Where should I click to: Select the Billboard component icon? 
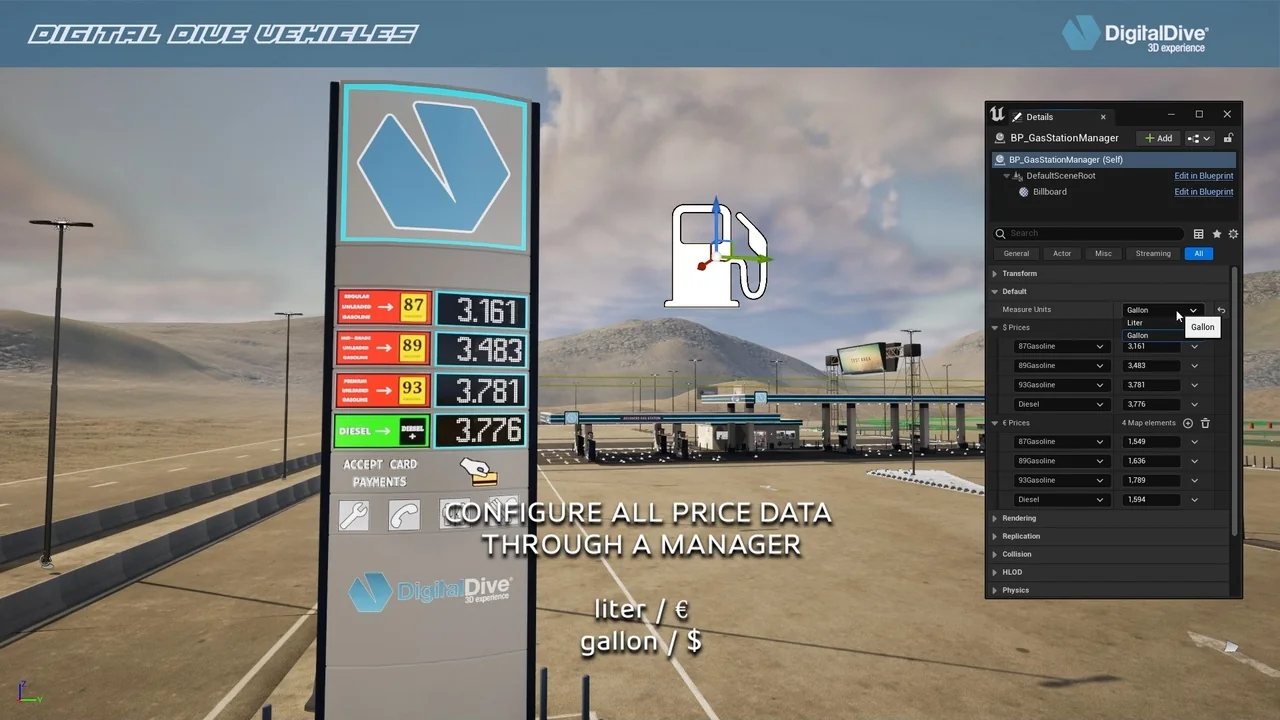click(x=1024, y=192)
